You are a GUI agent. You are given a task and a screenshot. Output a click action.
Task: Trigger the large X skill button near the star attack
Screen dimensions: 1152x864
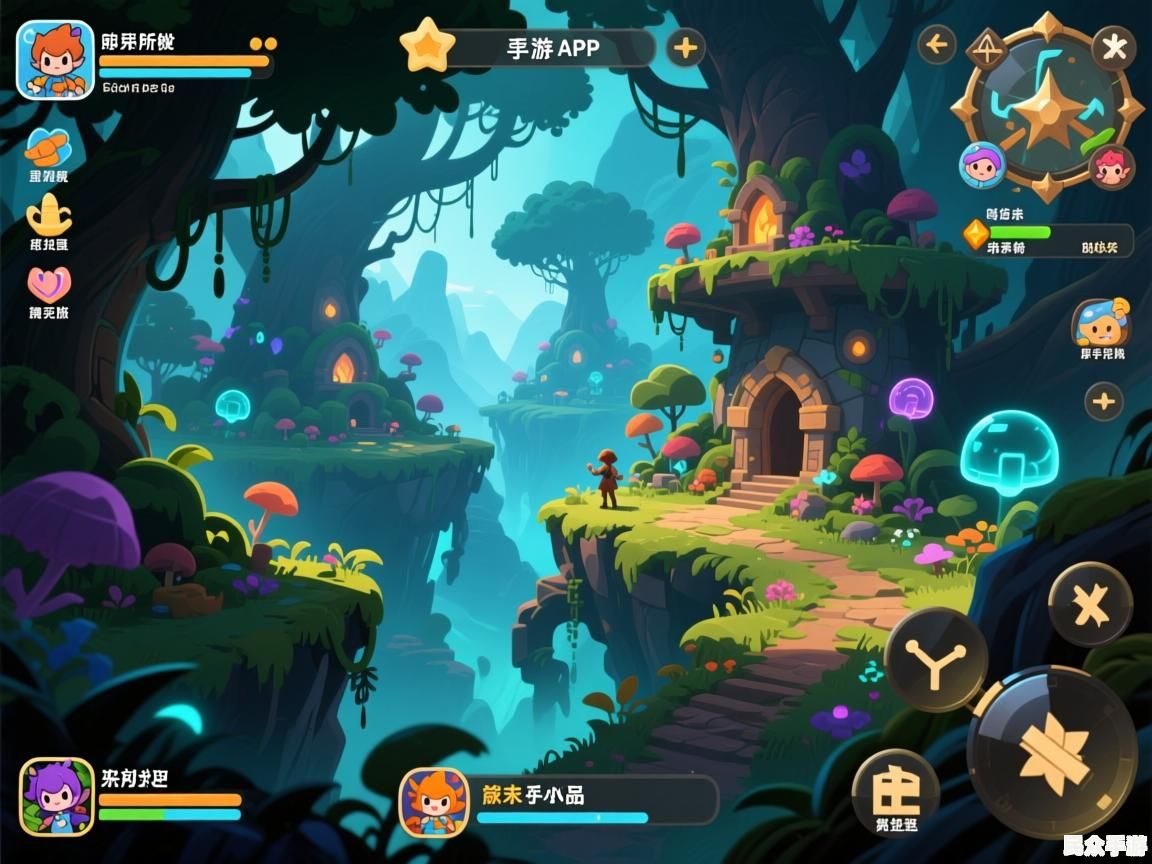[1090, 604]
